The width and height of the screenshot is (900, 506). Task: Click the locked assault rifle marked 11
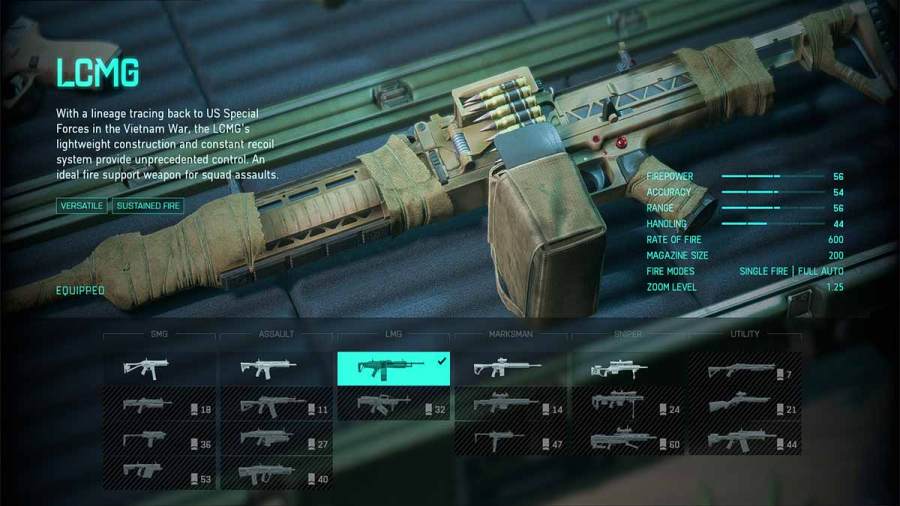click(276, 405)
